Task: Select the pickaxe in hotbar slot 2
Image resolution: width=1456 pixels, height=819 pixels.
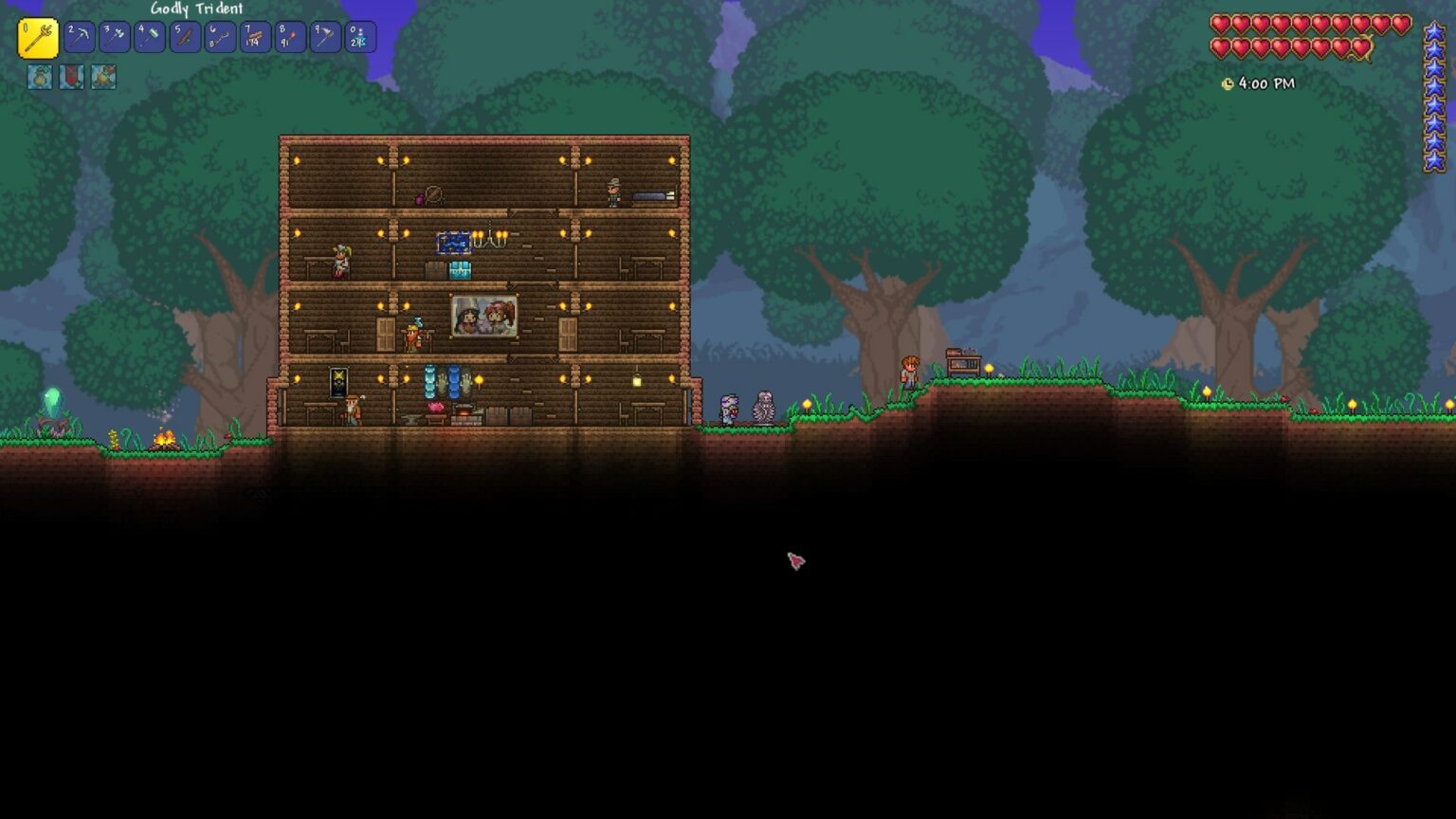Action: click(x=80, y=37)
